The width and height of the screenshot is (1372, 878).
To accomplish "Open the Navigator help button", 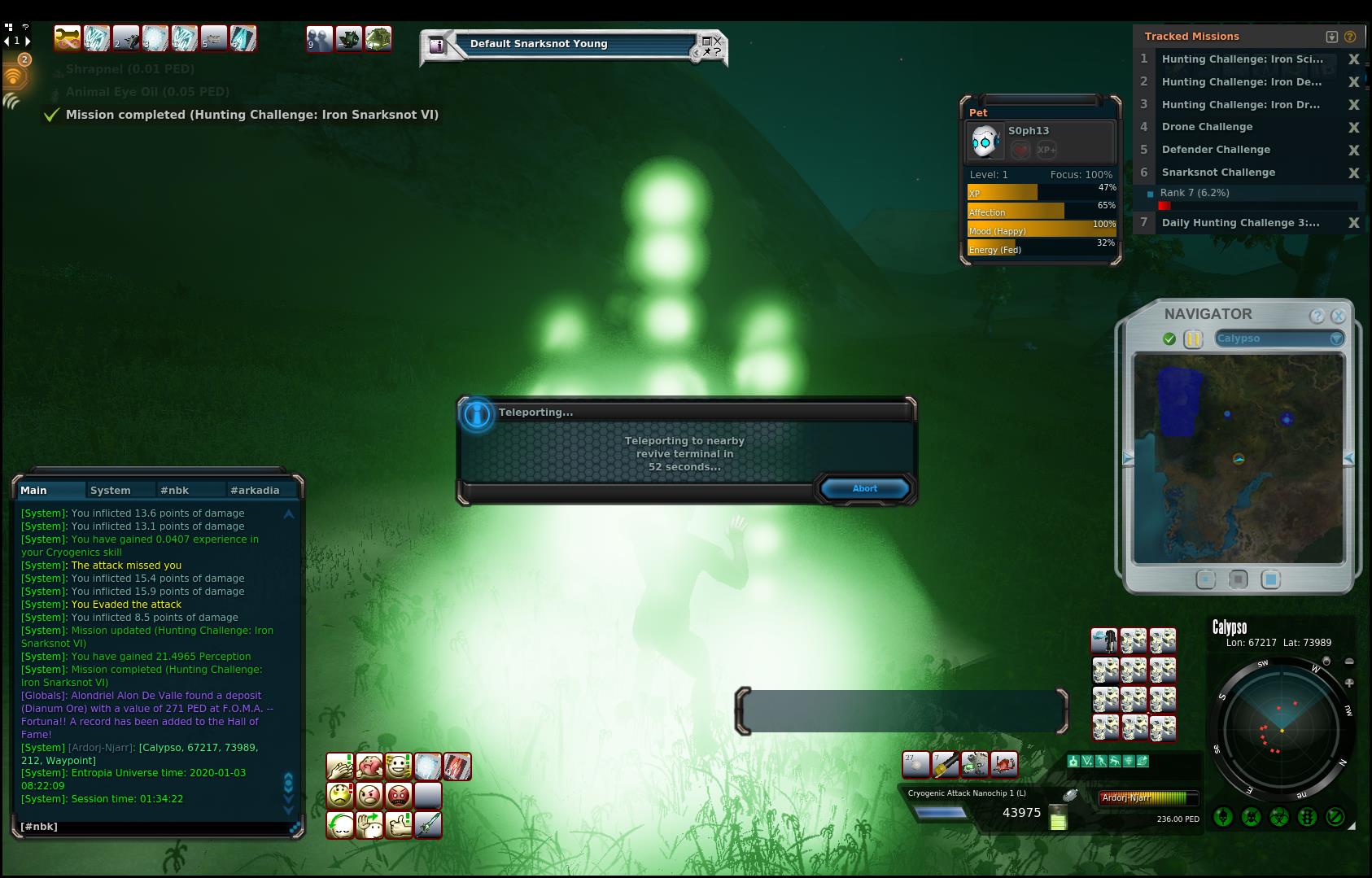I will tap(1317, 316).
